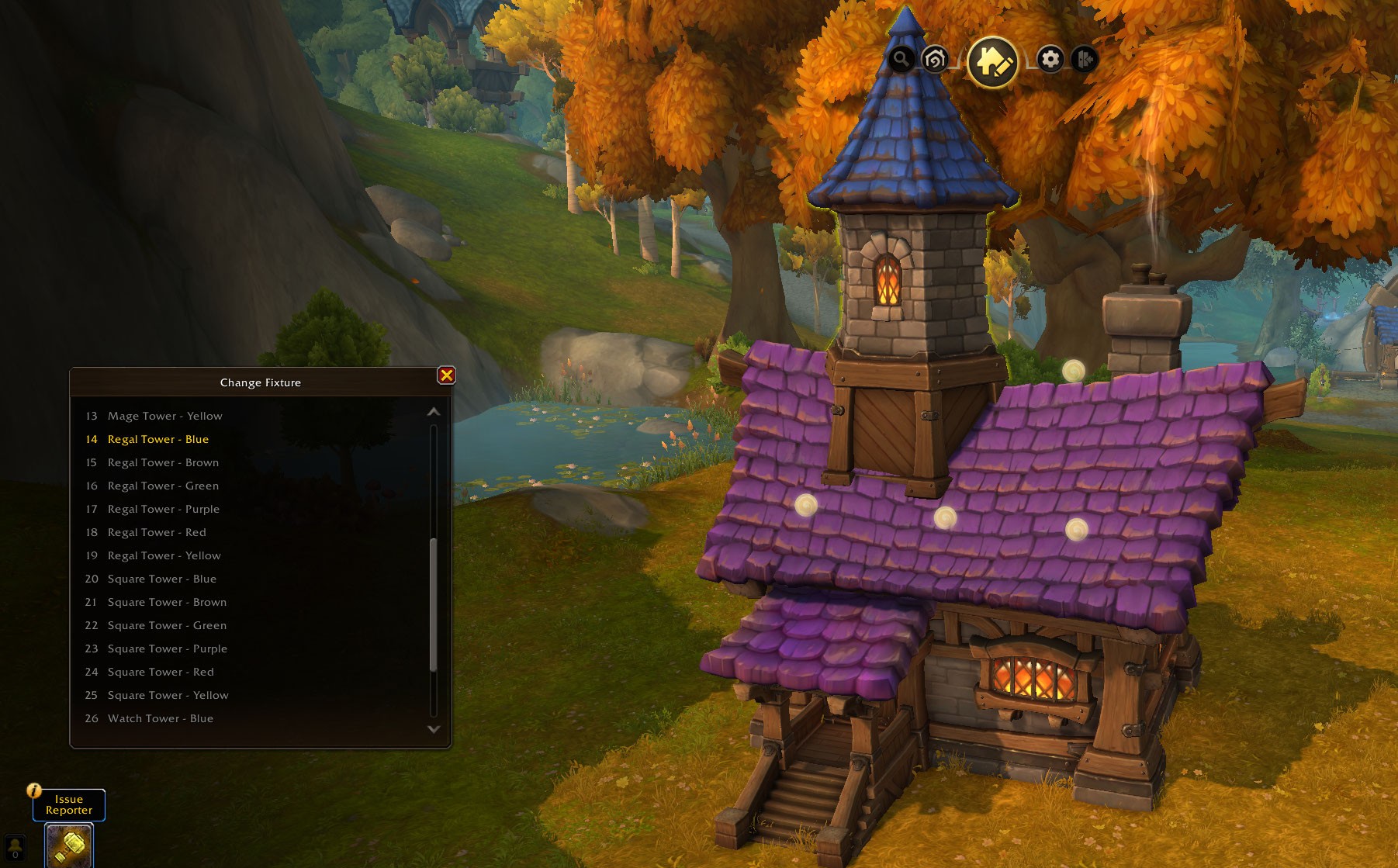Open the Issue Reporter hammer button
The image size is (1398, 868).
tap(69, 845)
